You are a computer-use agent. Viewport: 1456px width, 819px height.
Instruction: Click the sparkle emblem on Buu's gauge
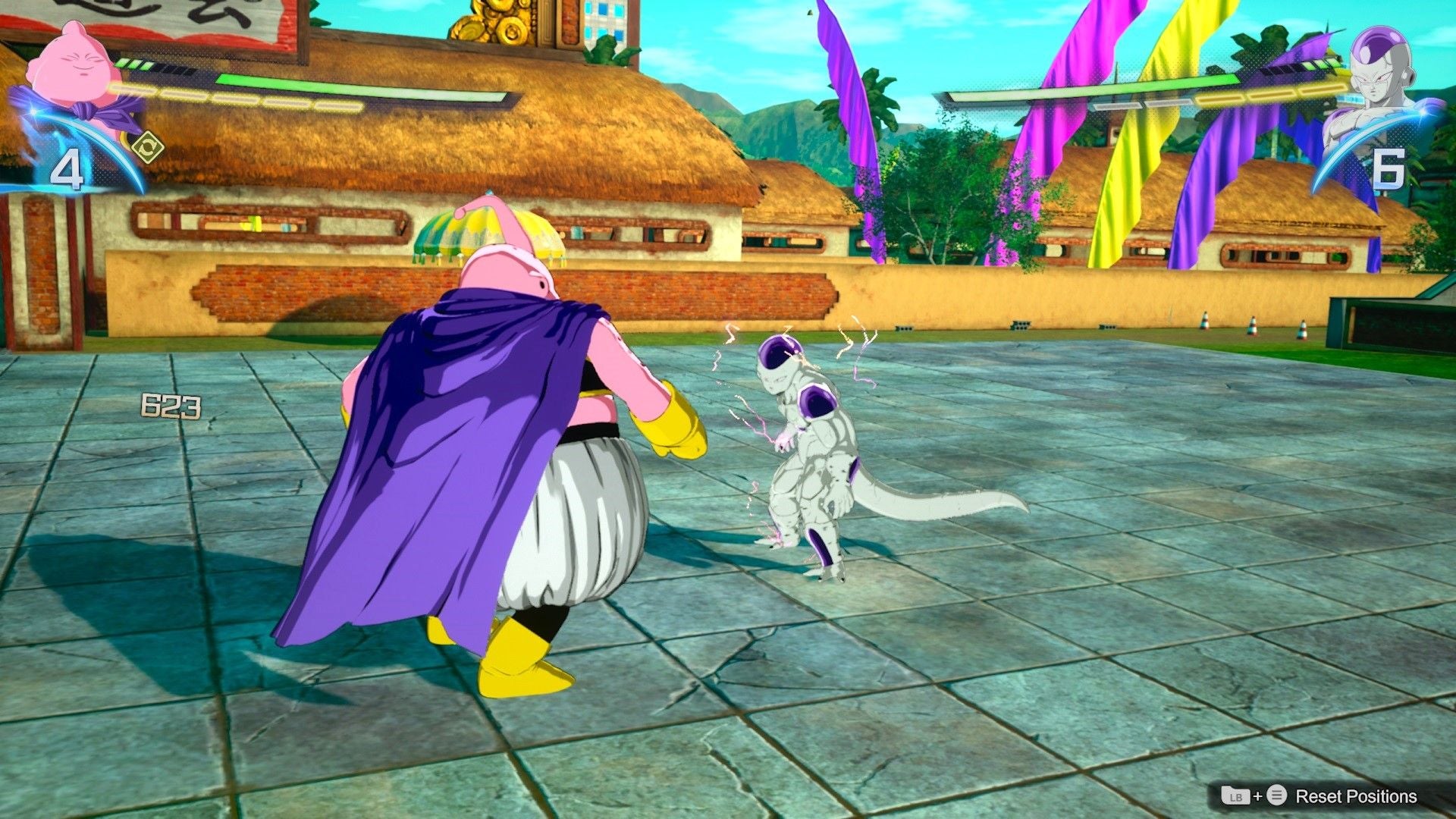point(33,110)
